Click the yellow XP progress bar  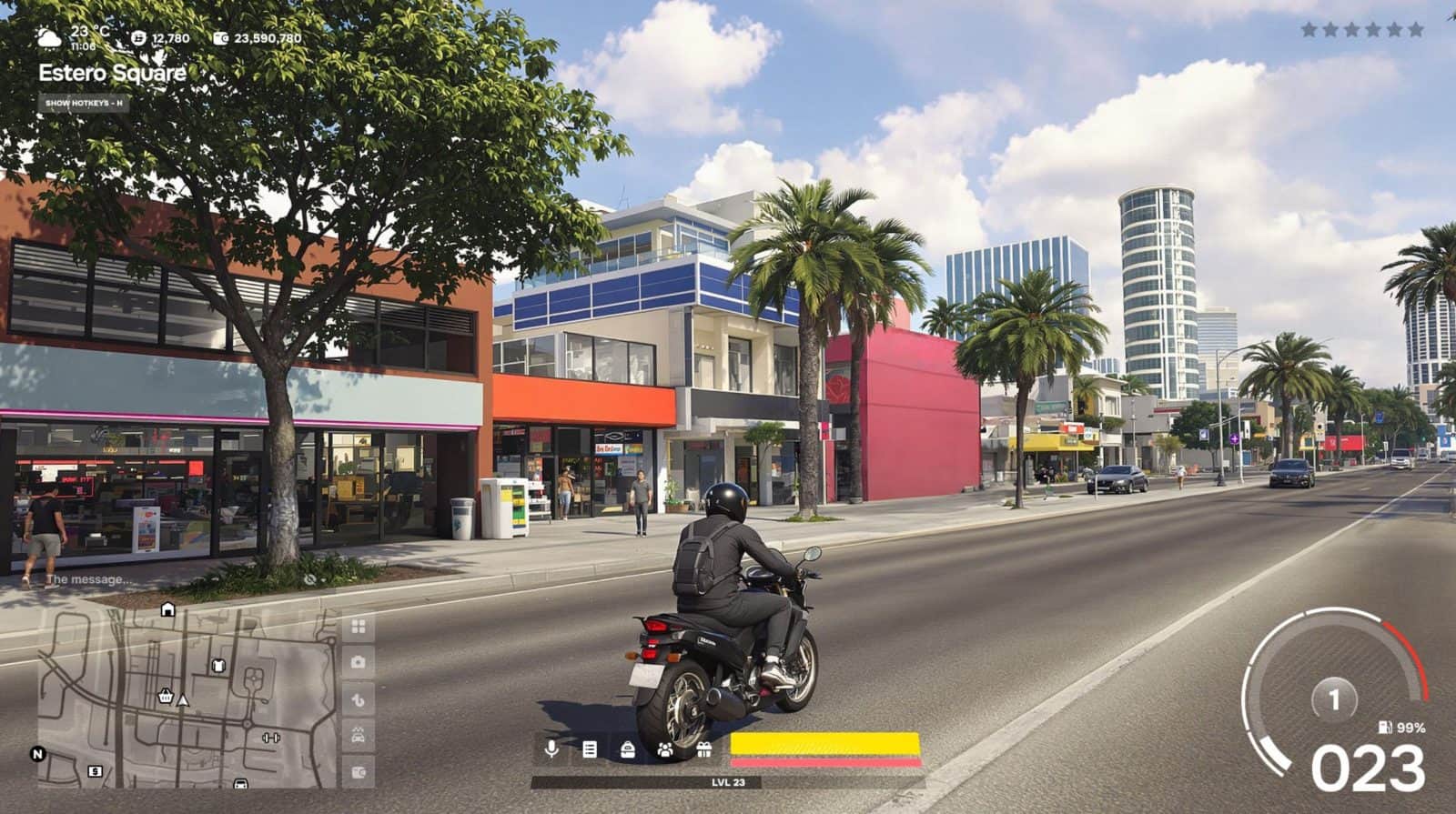pyautogui.click(x=824, y=741)
